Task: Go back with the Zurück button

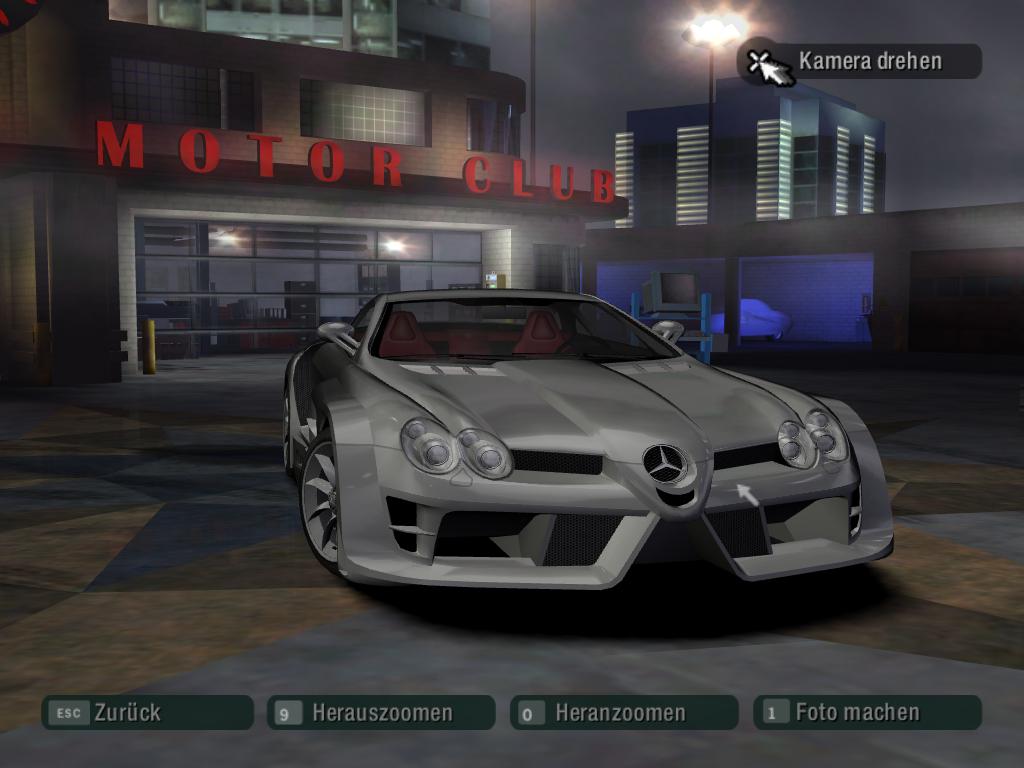Action: point(146,713)
